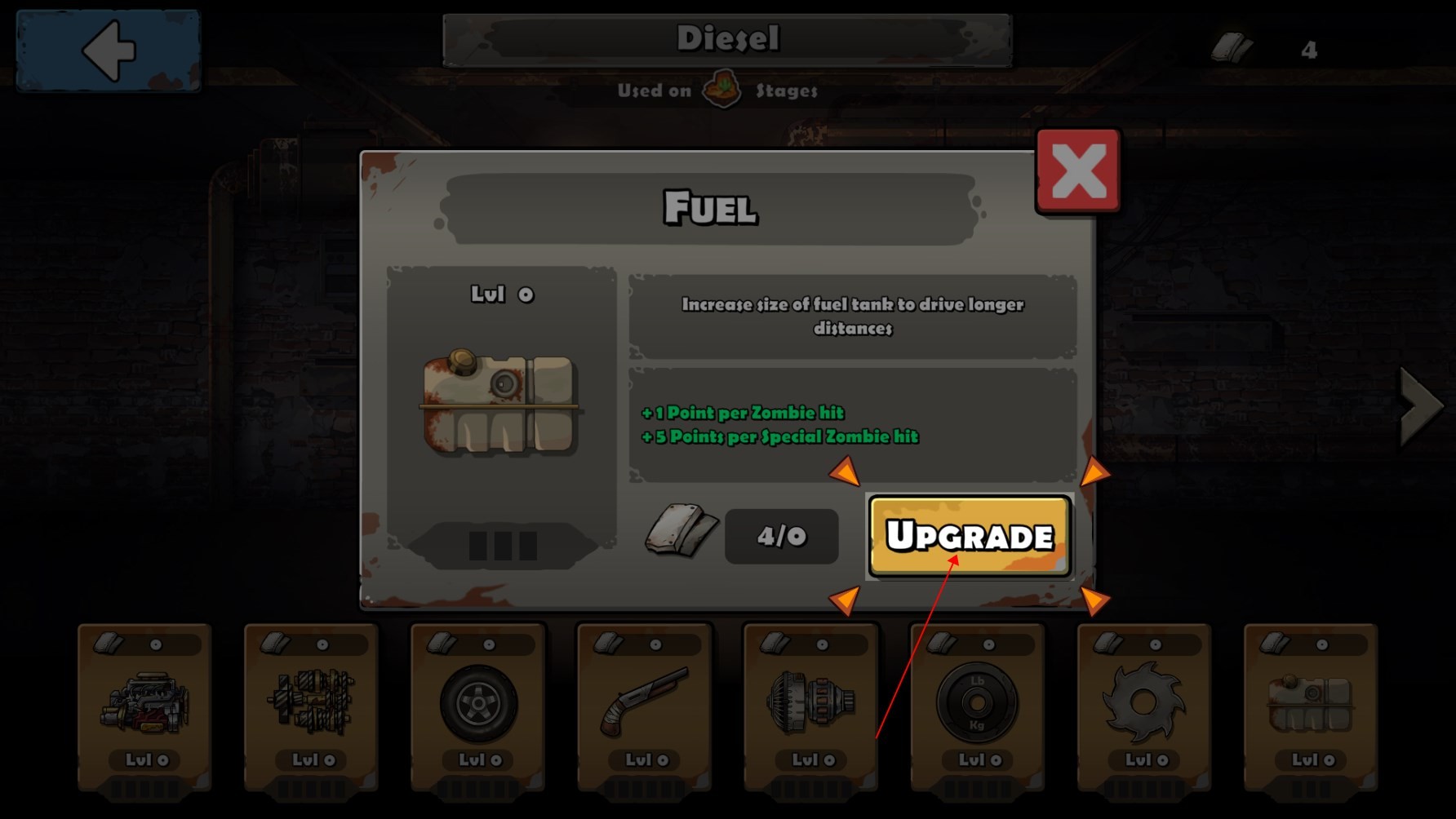Select the saw blade upgrade card
This screenshot has width=1456, height=819.
pos(1144,706)
